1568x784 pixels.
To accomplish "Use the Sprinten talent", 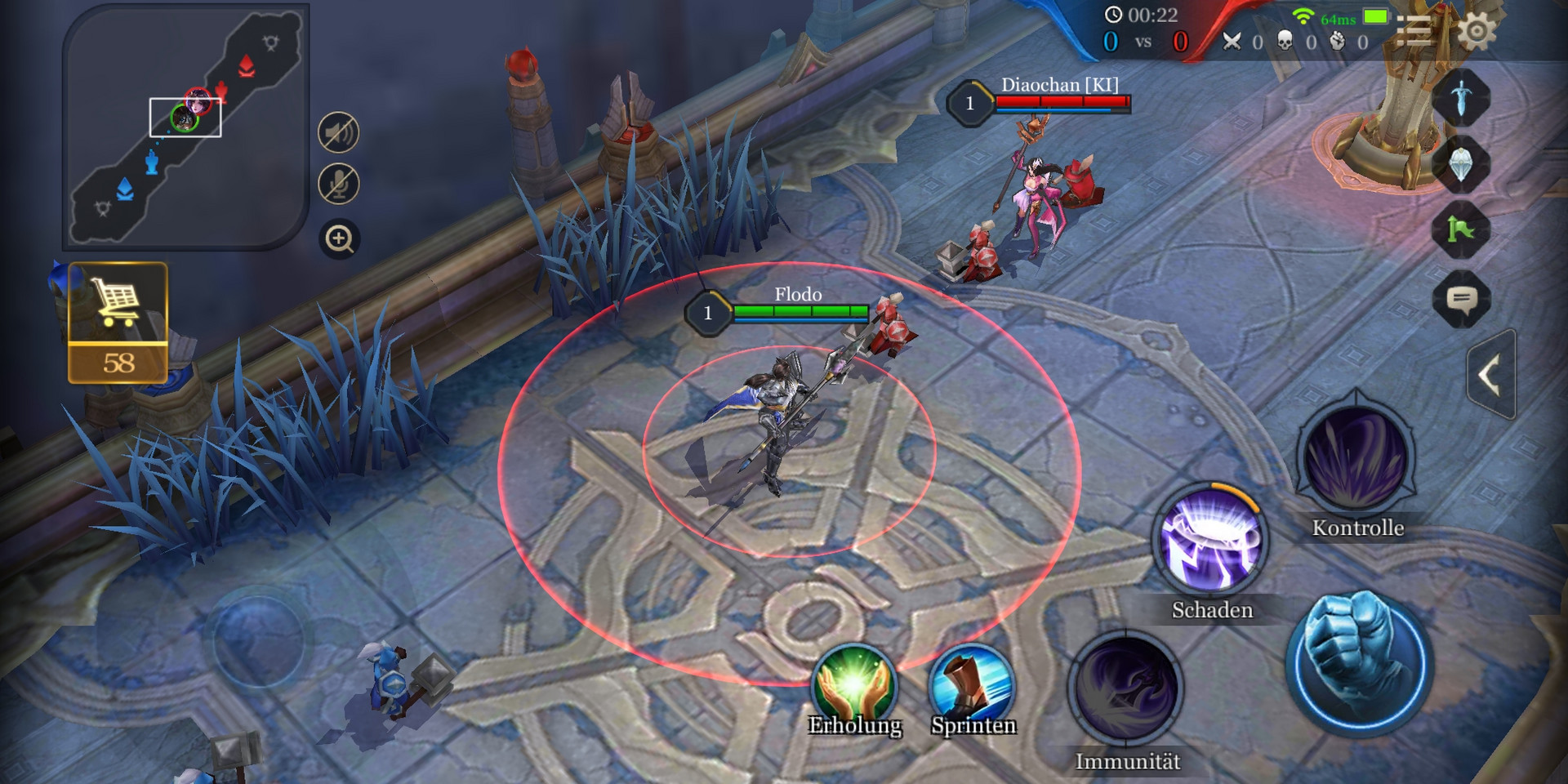I will (x=972, y=684).
